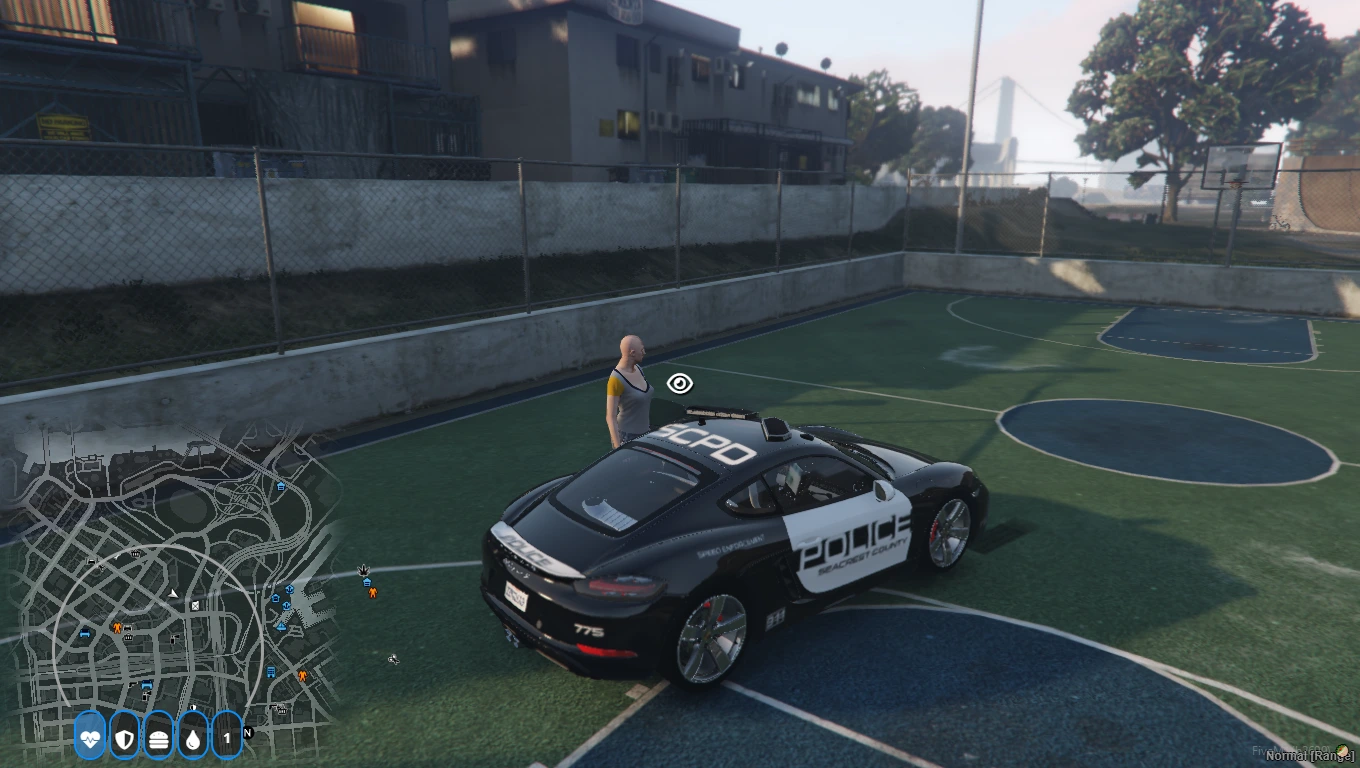Screen dimensions: 1360x768
Task: Click the eye interaction icon
Action: tap(680, 384)
